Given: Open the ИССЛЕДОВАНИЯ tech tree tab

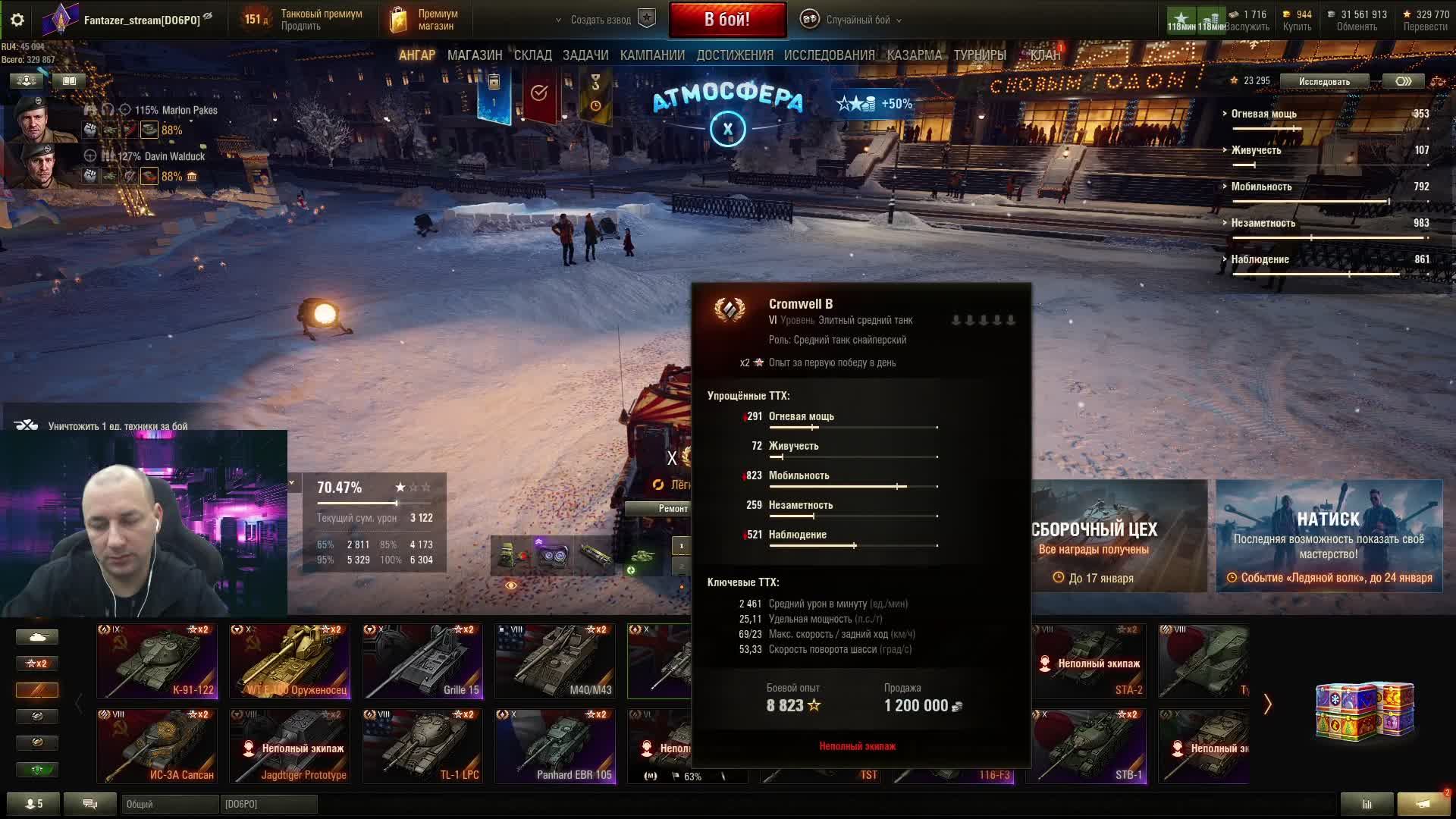Looking at the screenshot, I should [829, 55].
